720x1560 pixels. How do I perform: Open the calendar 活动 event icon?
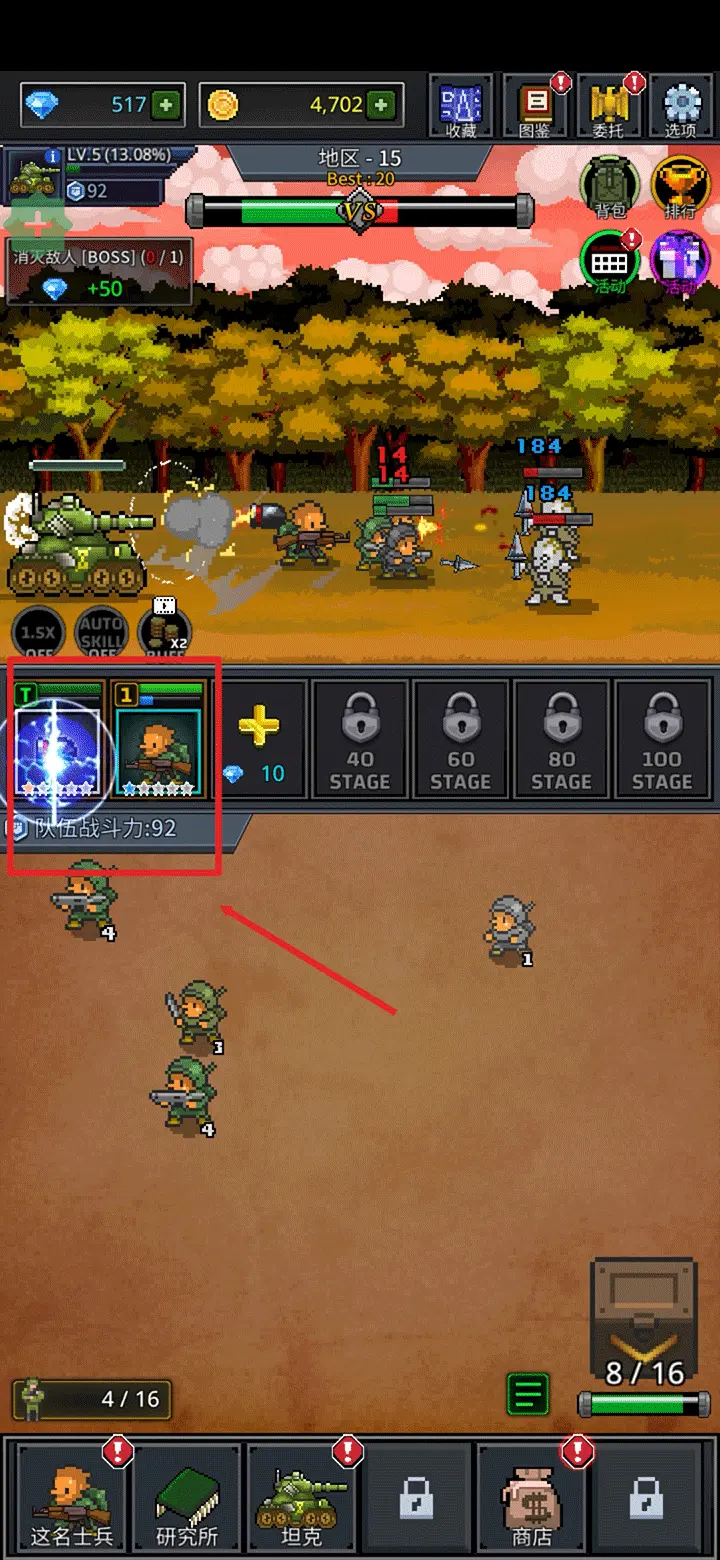(609, 263)
